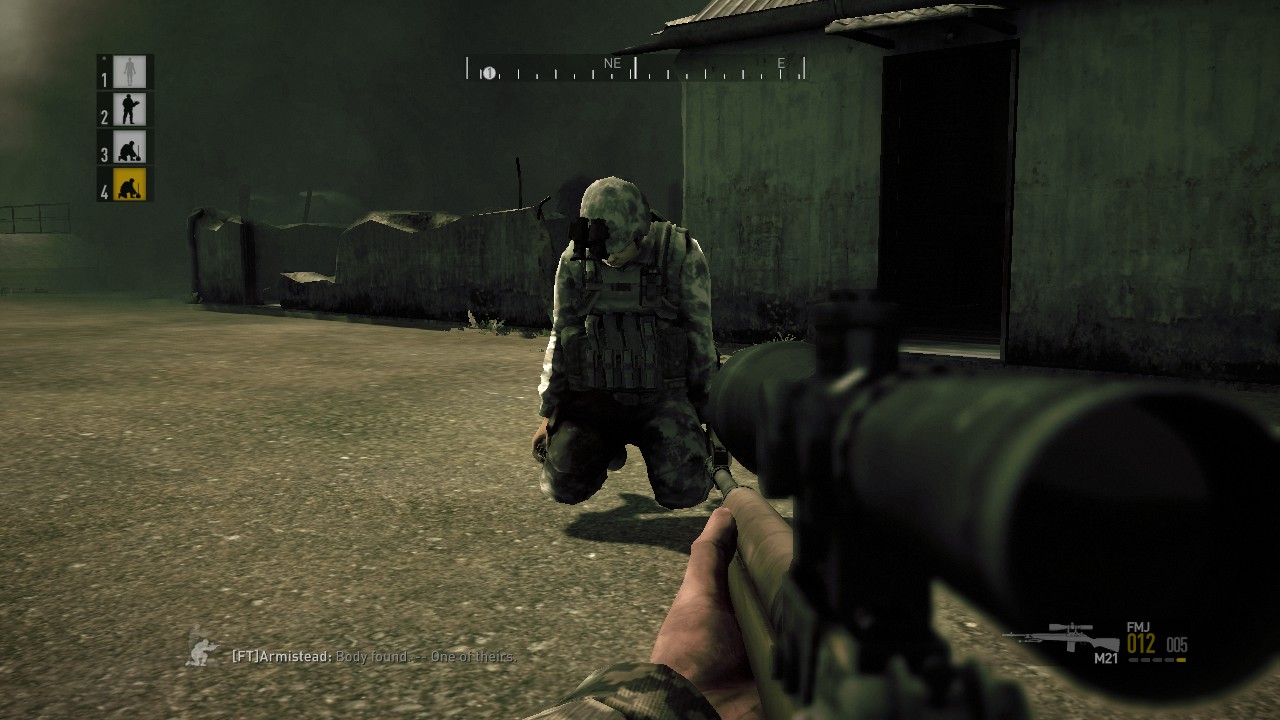Choose the kneeling stance icon numbered 3

pyautogui.click(x=129, y=146)
